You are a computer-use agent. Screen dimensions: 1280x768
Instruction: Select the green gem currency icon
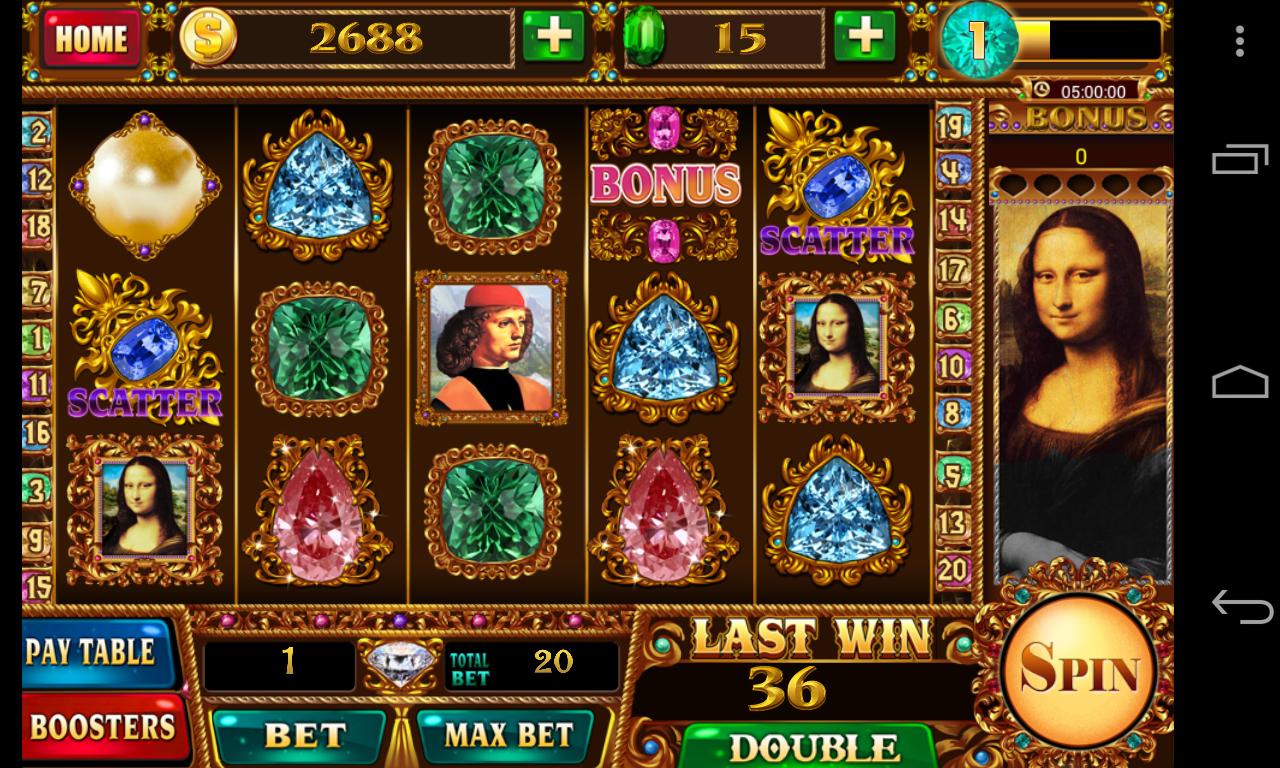click(646, 37)
